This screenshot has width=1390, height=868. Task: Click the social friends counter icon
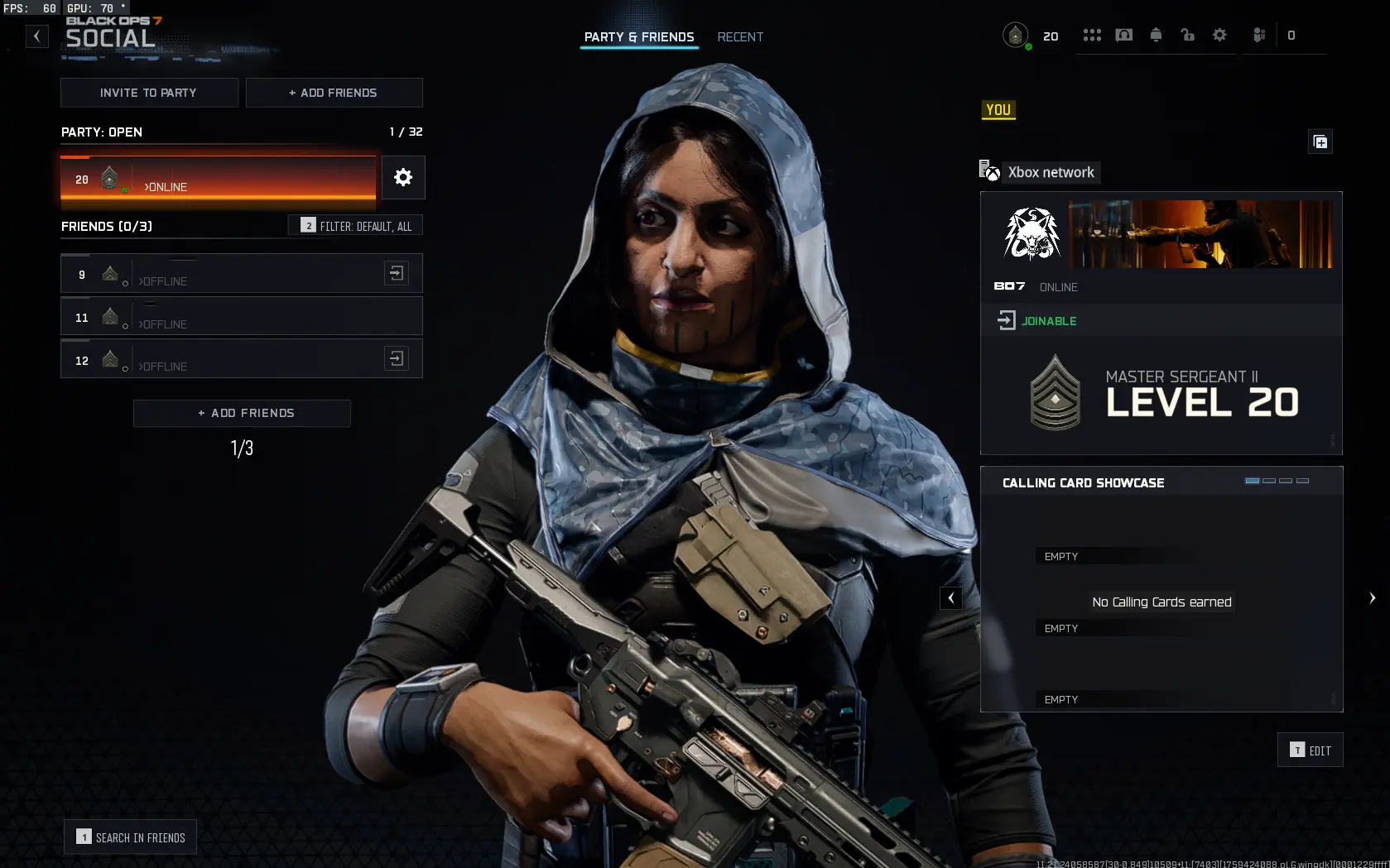point(1258,36)
